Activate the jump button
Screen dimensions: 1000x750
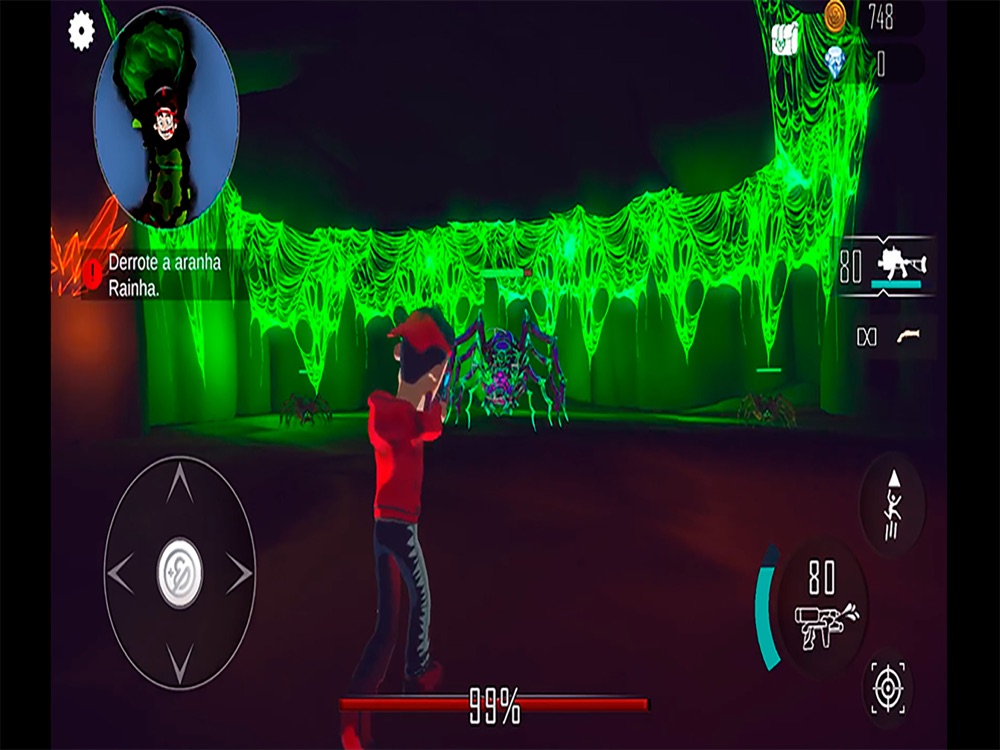(892, 505)
